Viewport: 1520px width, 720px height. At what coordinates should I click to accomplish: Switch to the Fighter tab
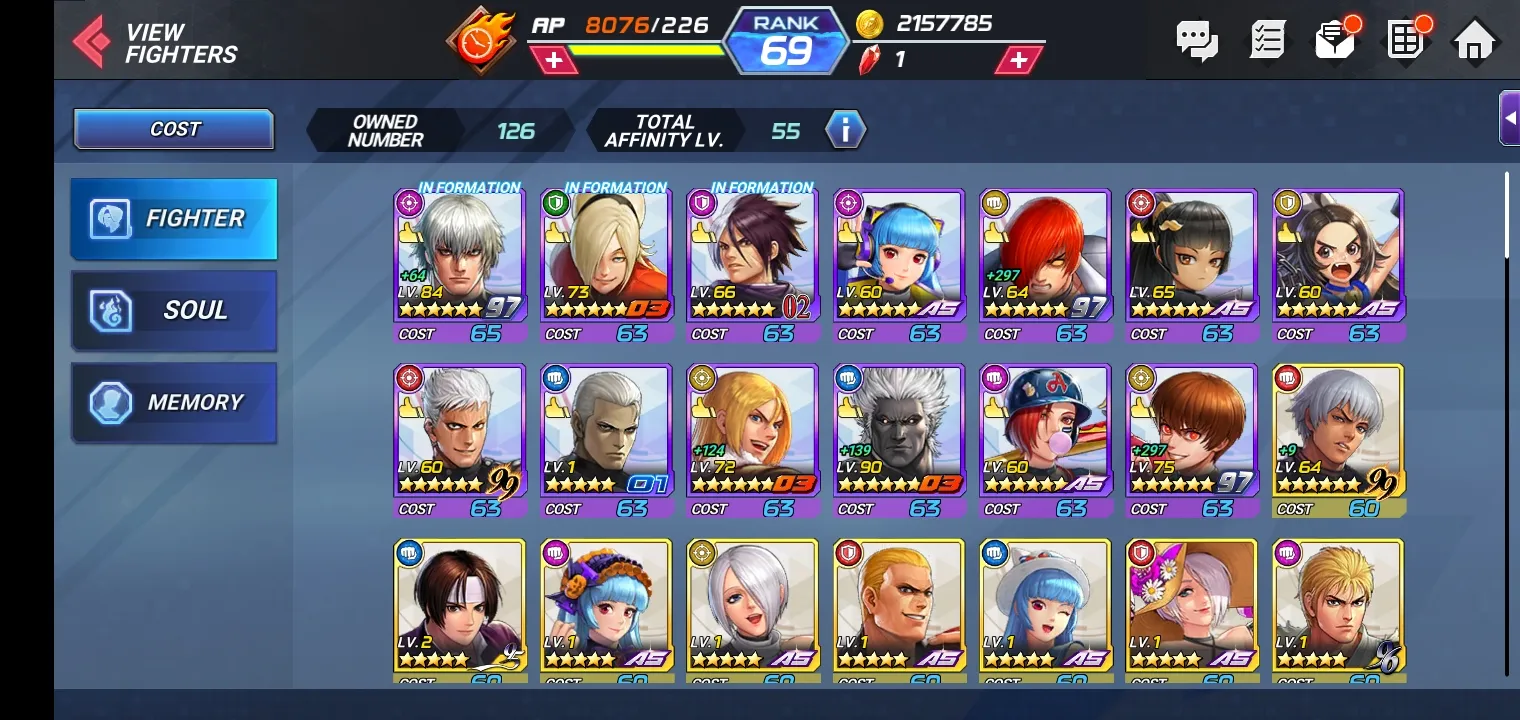point(174,218)
